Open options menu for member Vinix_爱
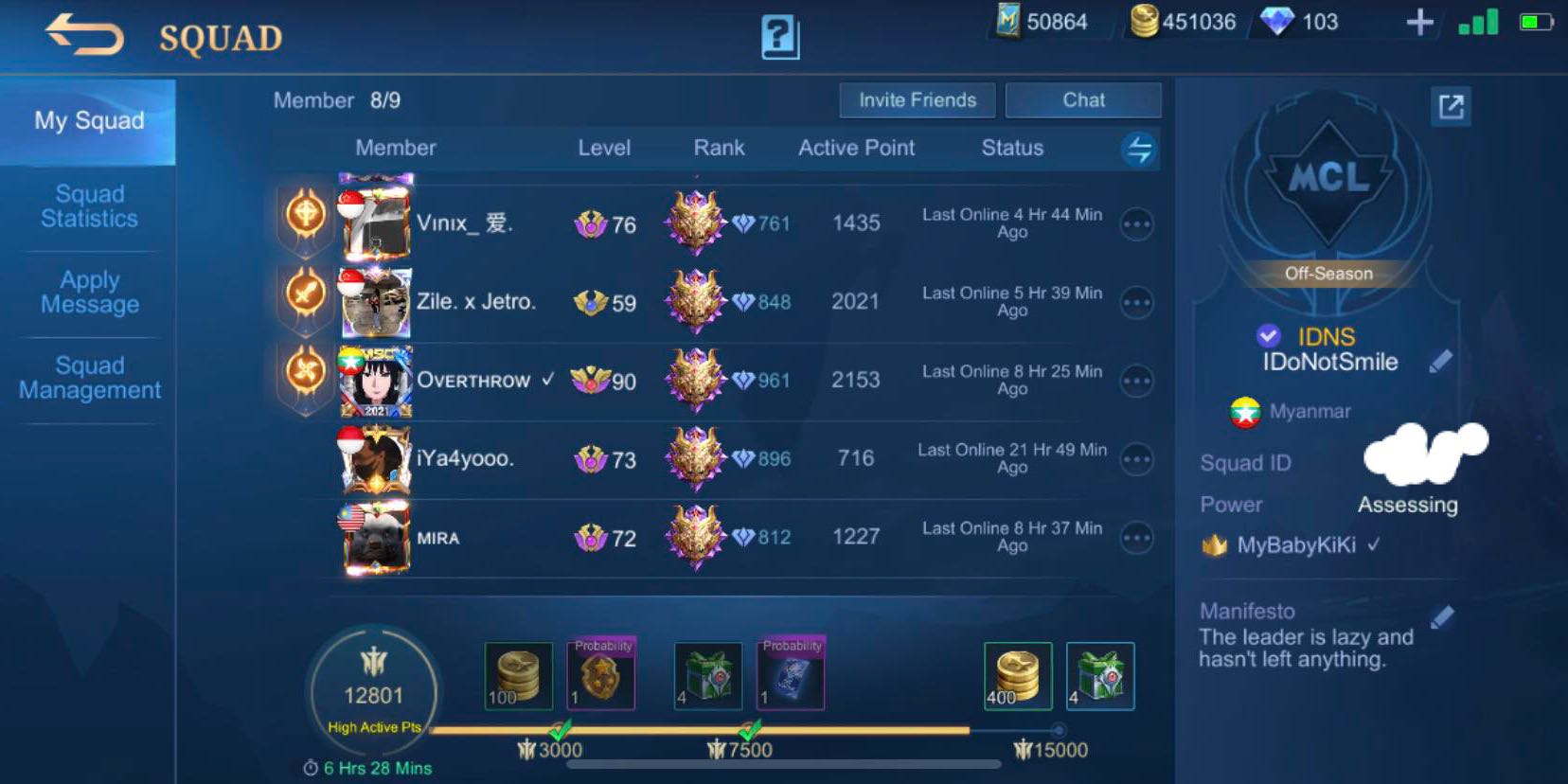The width and height of the screenshot is (1568, 784). click(x=1136, y=223)
